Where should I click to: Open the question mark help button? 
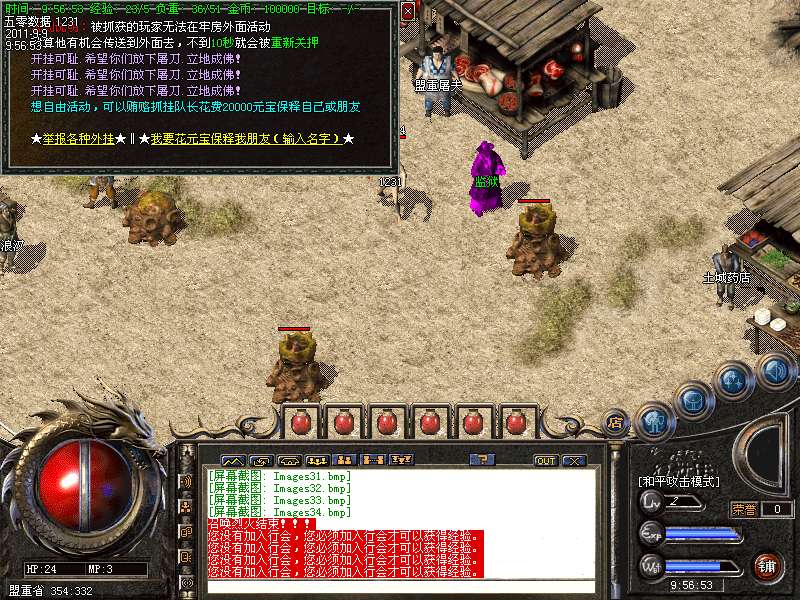(x=482, y=460)
